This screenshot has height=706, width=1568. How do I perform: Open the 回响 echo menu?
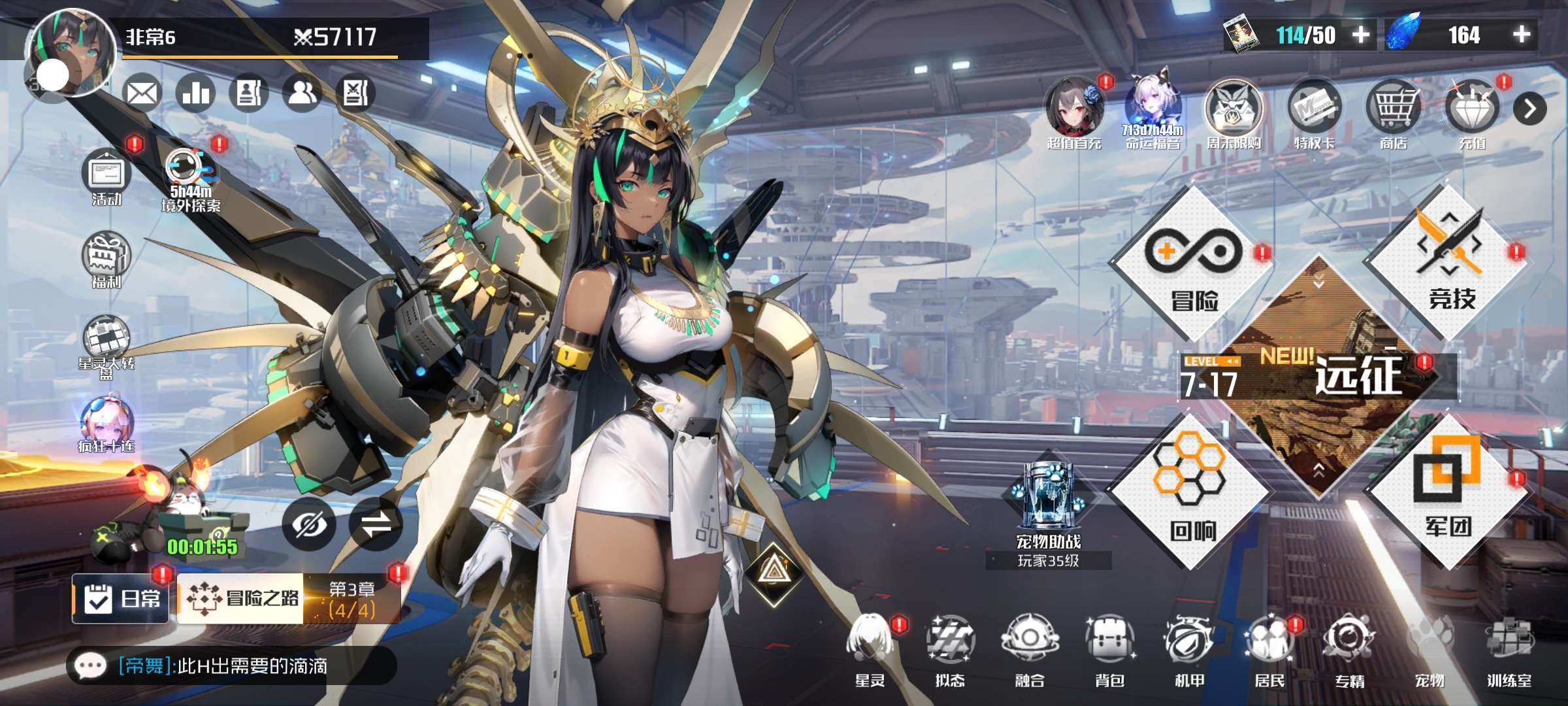(x=1190, y=490)
